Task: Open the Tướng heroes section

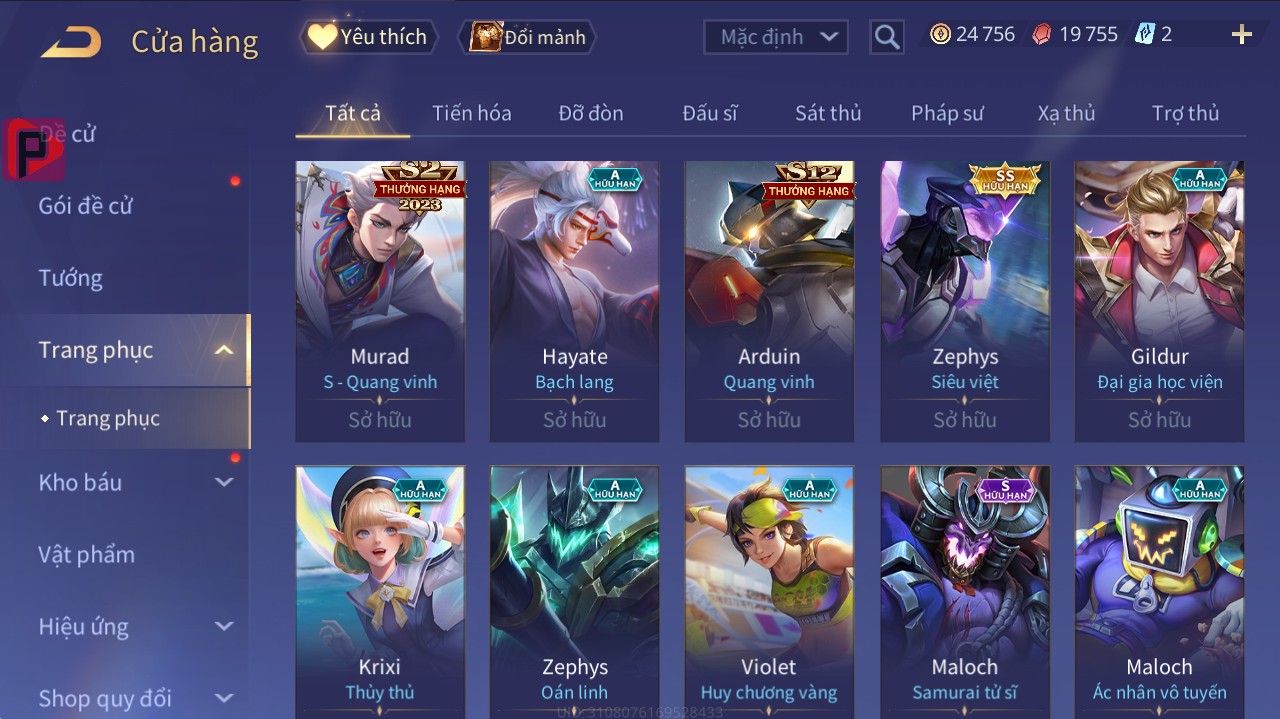Action: click(x=71, y=278)
